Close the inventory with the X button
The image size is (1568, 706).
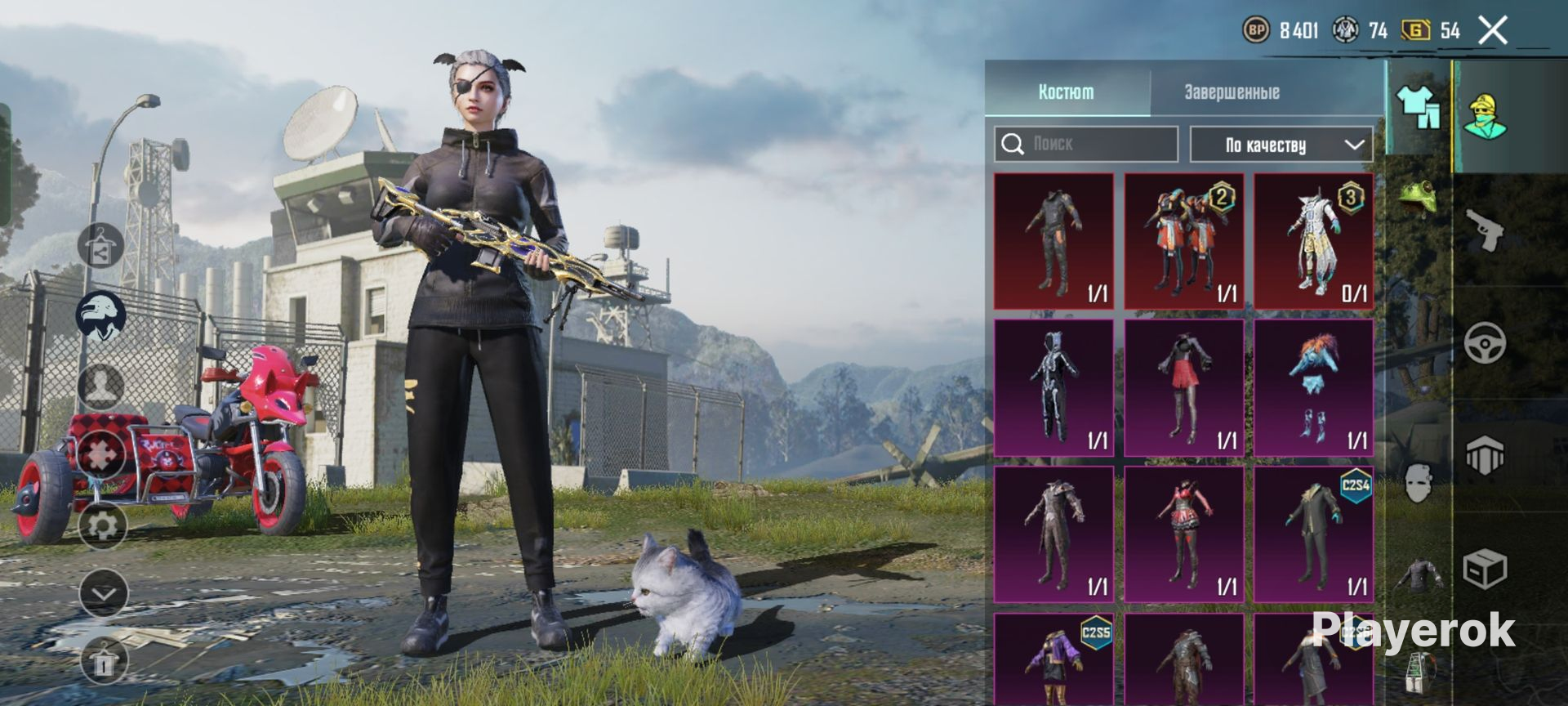1493,31
